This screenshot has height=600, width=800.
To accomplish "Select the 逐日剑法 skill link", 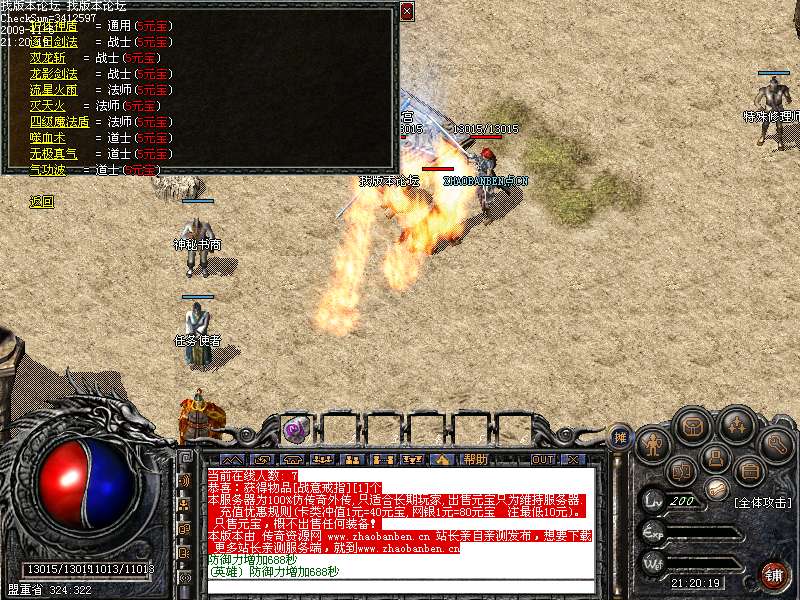I will [54, 43].
